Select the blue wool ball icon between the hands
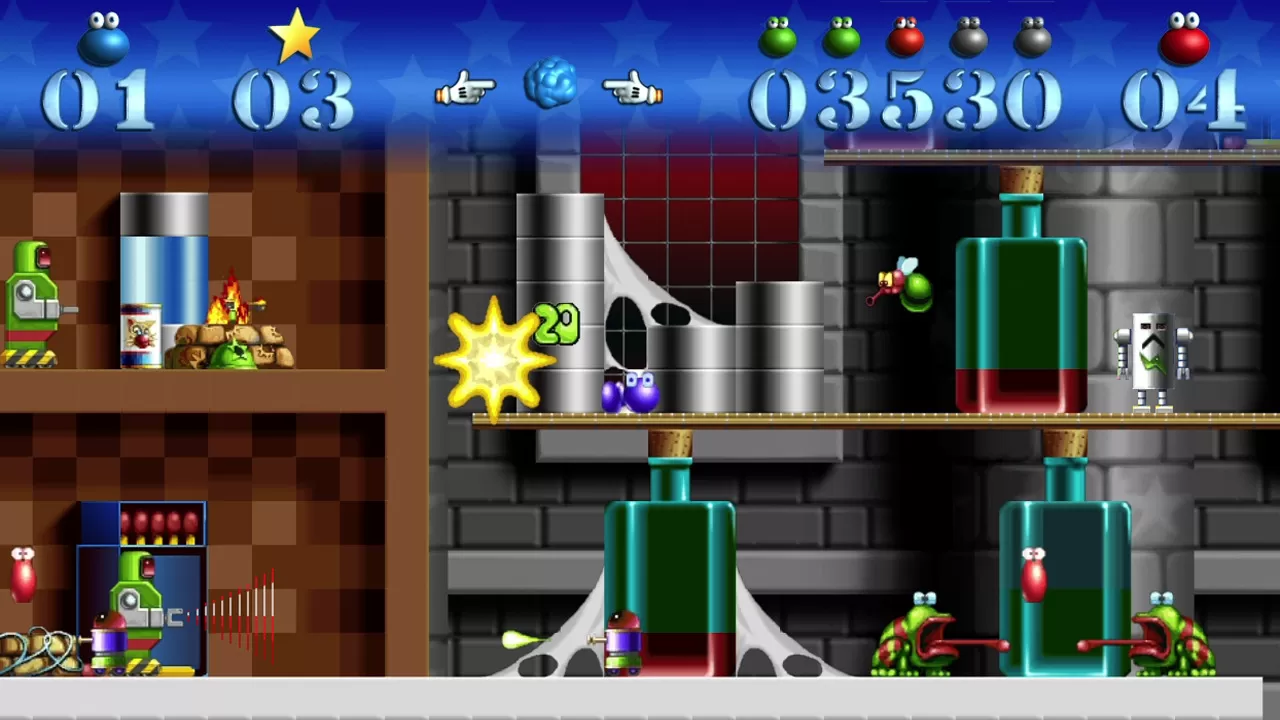The image size is (1280, 720). (549, 85)
